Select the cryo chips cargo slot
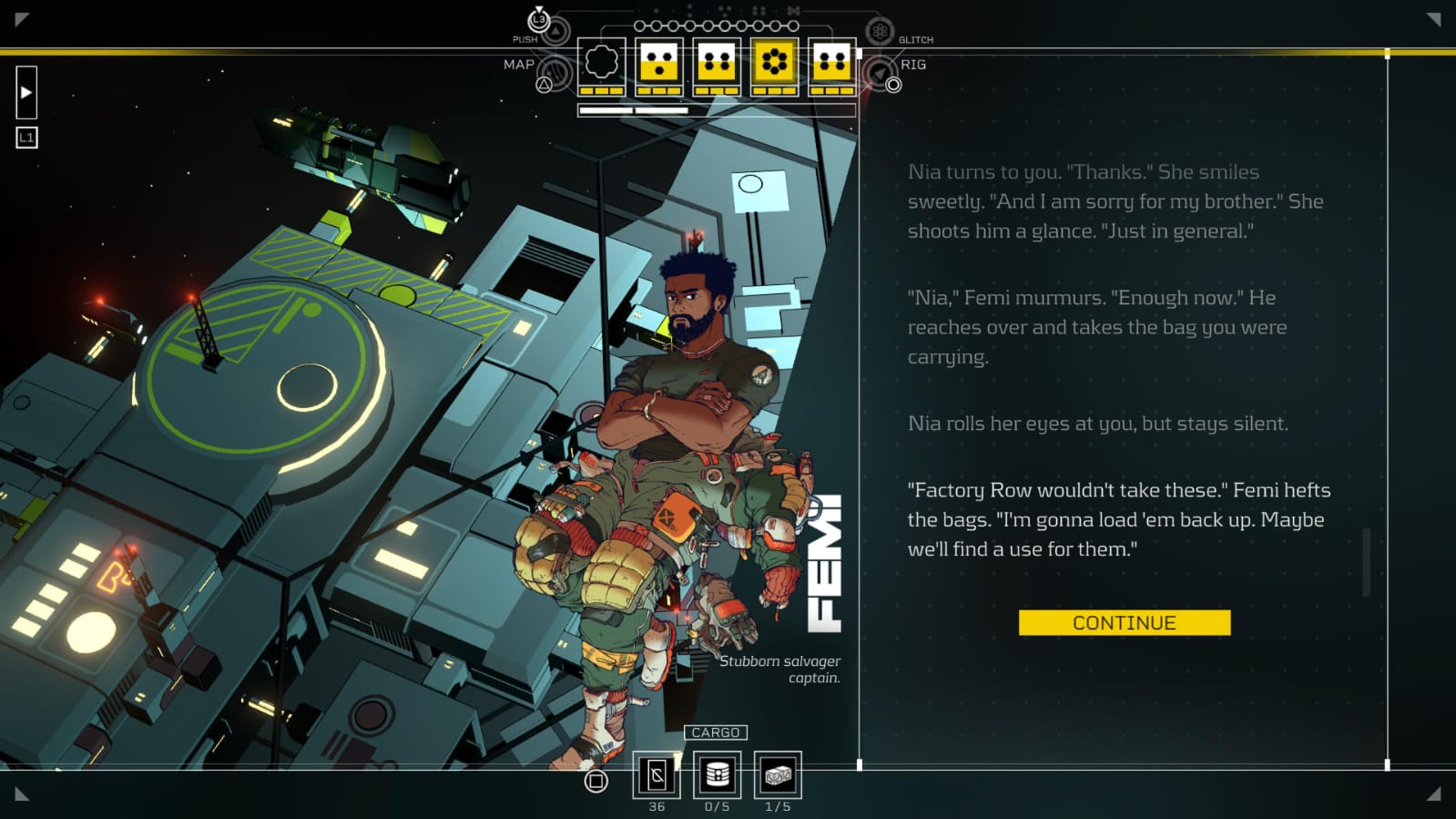 pos(657,775)
